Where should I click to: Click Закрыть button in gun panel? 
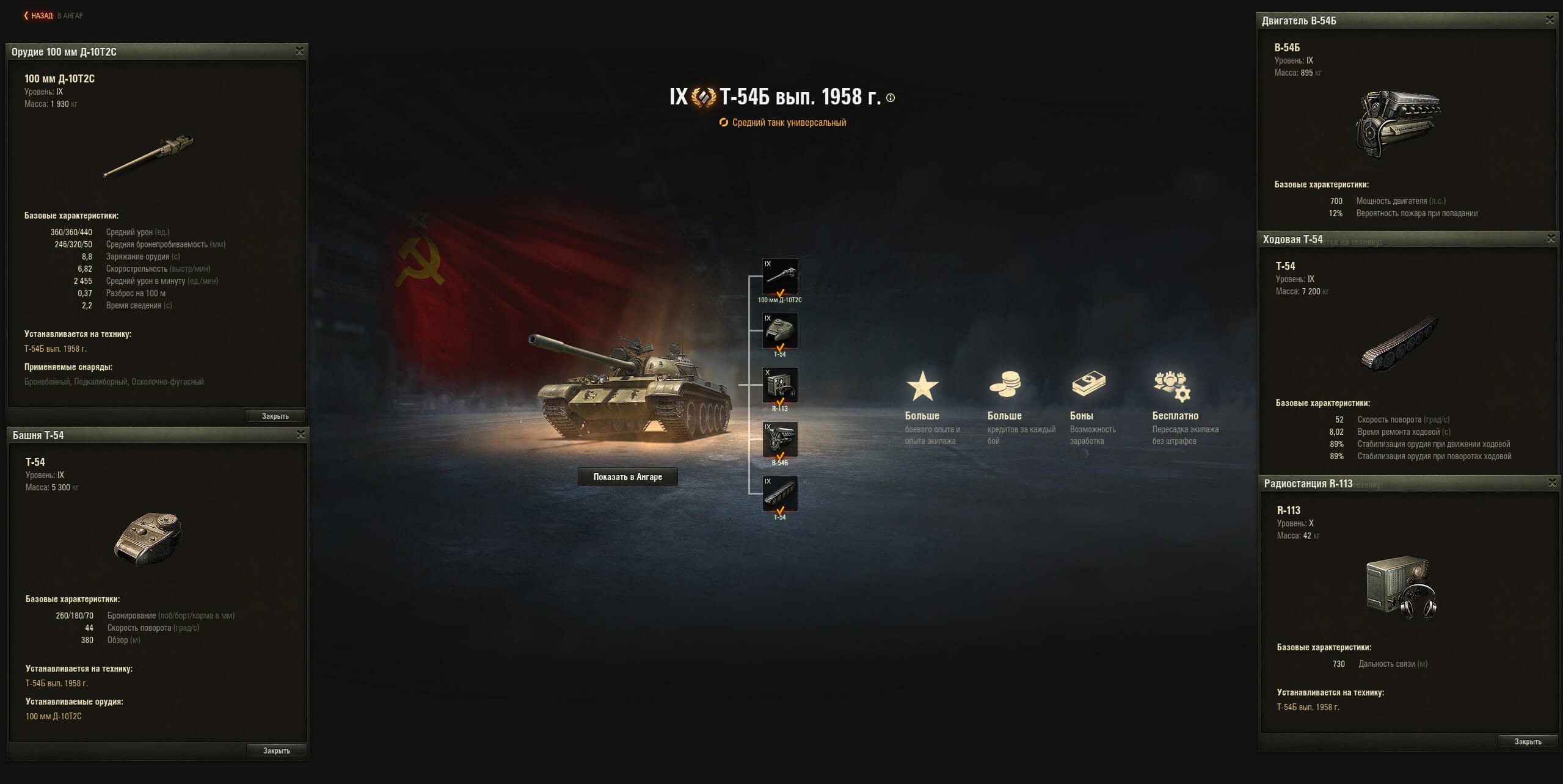click(x=275, y=416)
